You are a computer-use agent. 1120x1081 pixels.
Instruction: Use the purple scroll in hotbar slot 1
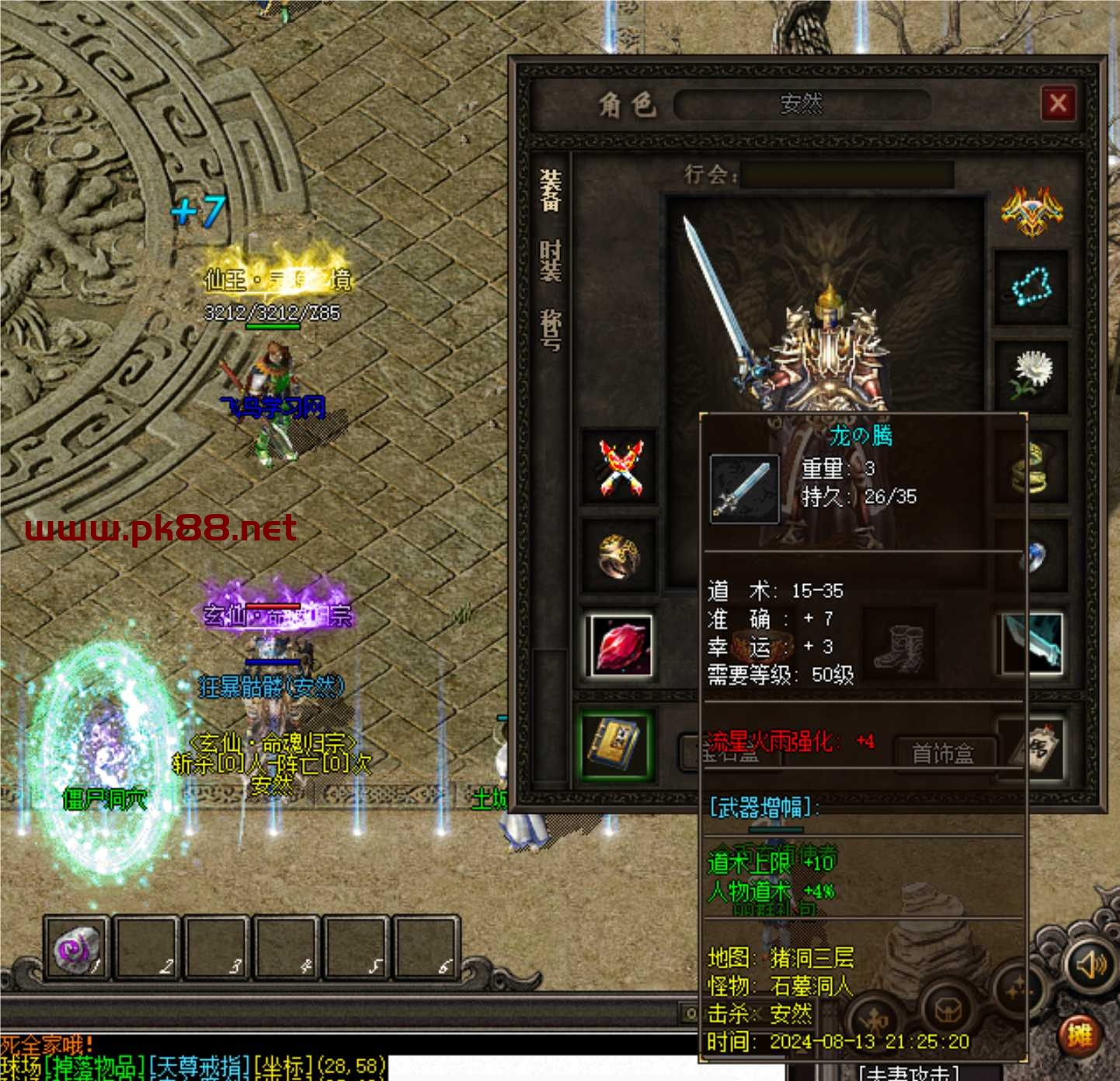pyautogui.click(x=75, y=948)
